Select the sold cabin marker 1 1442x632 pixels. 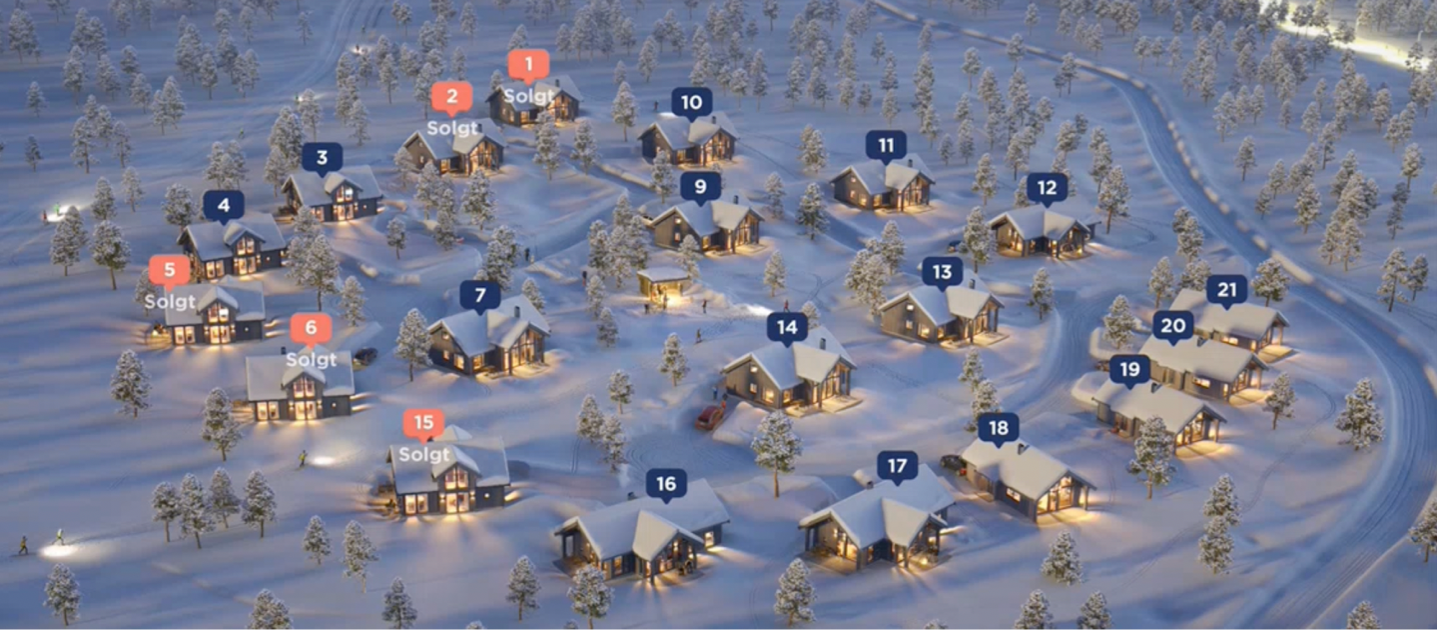click(x=529, y=66)
